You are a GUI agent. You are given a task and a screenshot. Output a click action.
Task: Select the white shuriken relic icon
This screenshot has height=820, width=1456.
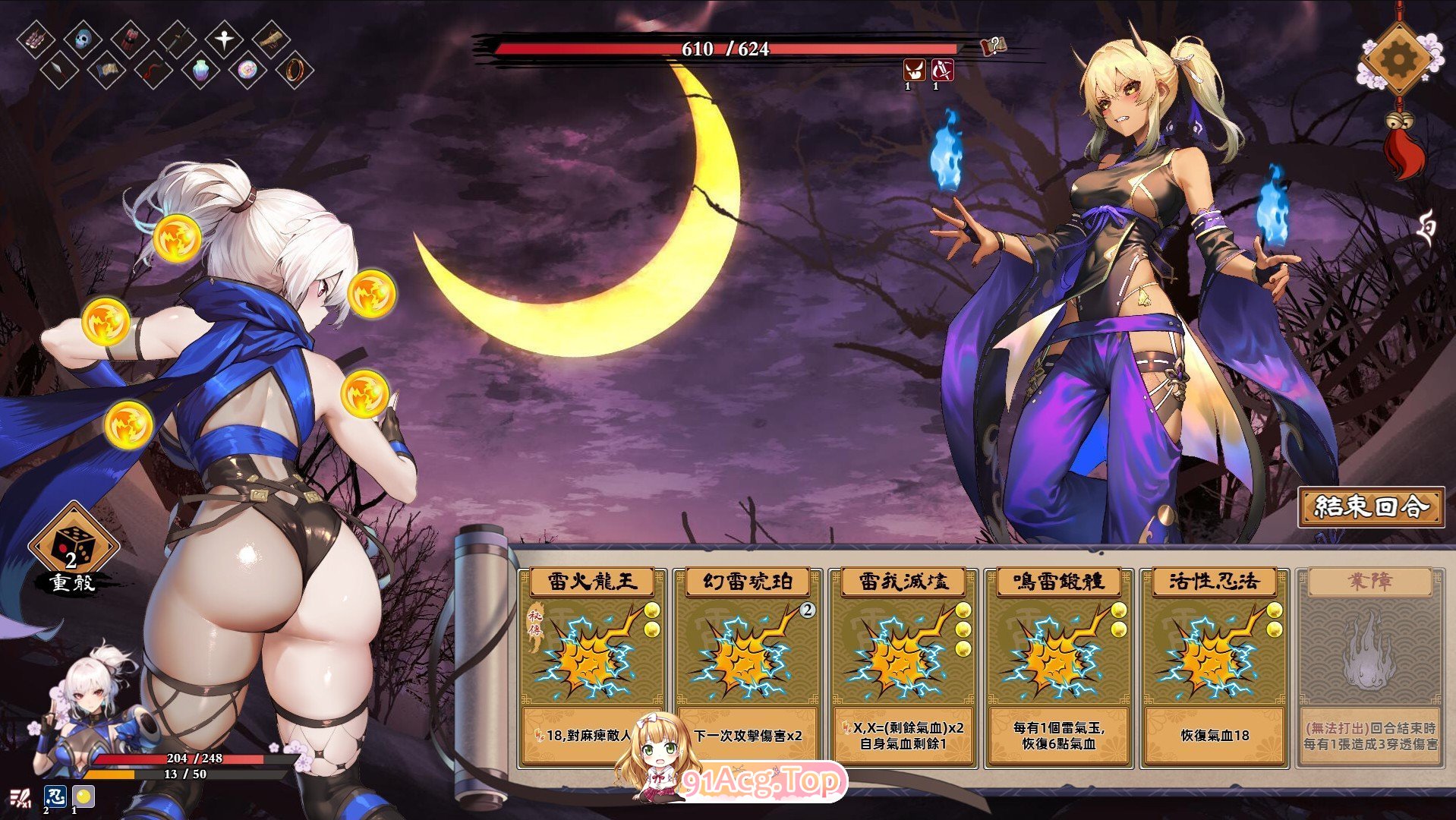[x=224, y=38]
